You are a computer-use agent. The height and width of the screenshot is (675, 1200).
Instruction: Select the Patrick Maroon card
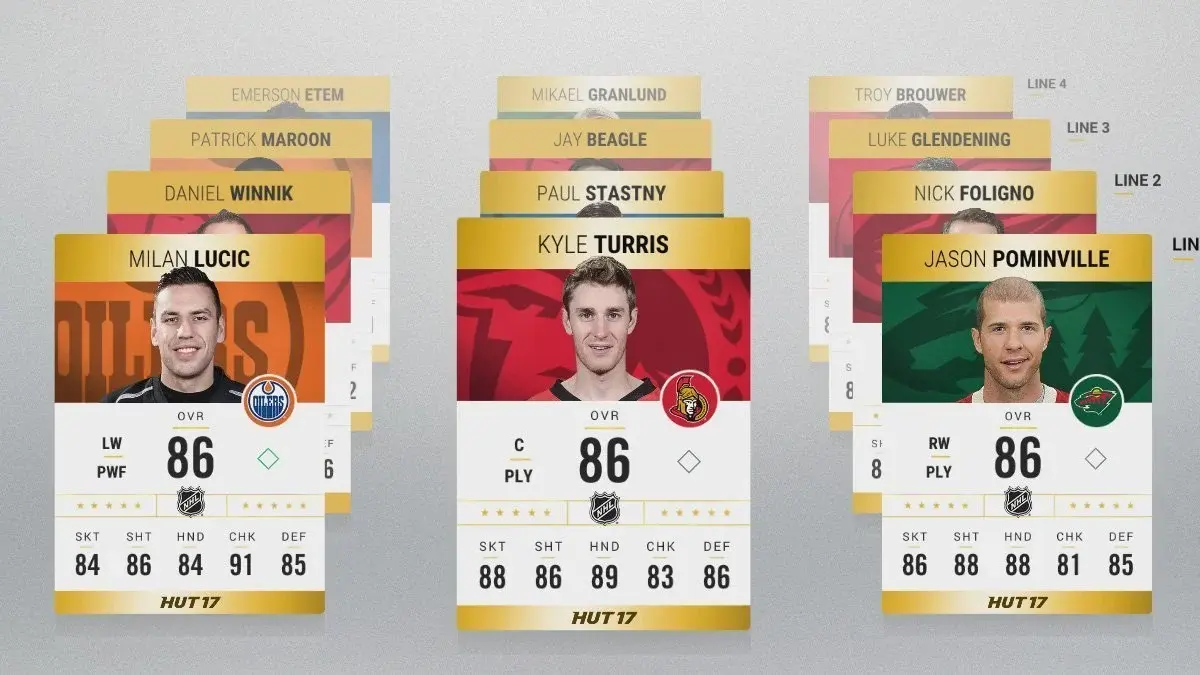click(x=260, y=139)
